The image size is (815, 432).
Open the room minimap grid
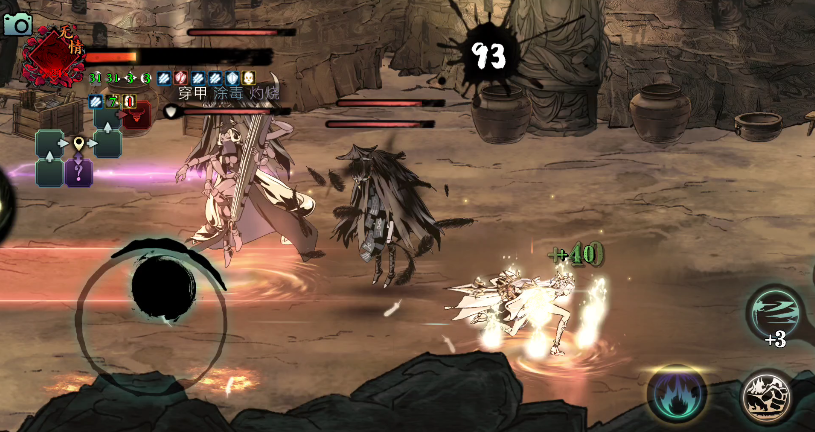pyautogui.click(x=79, y=145)
